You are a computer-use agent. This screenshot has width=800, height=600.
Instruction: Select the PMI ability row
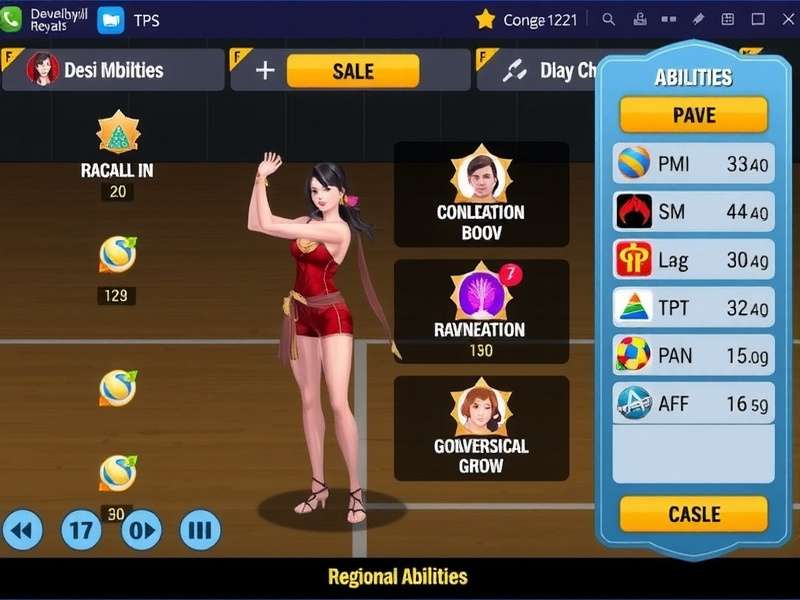[693, 164]
